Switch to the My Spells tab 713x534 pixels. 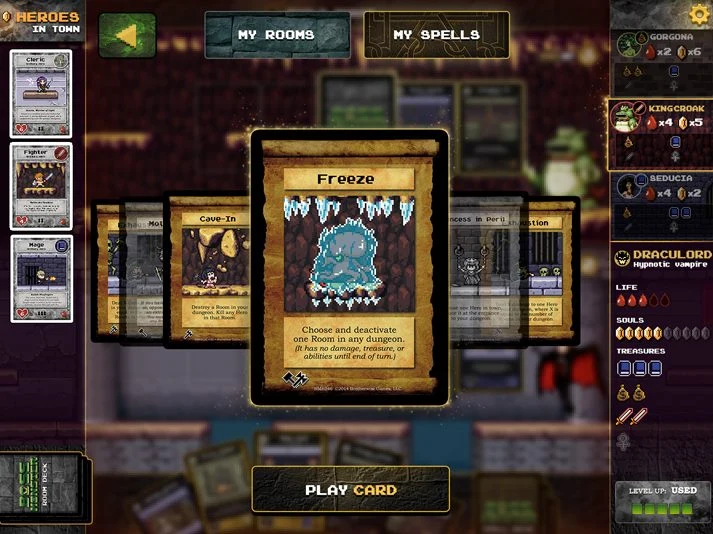(435, 35)
